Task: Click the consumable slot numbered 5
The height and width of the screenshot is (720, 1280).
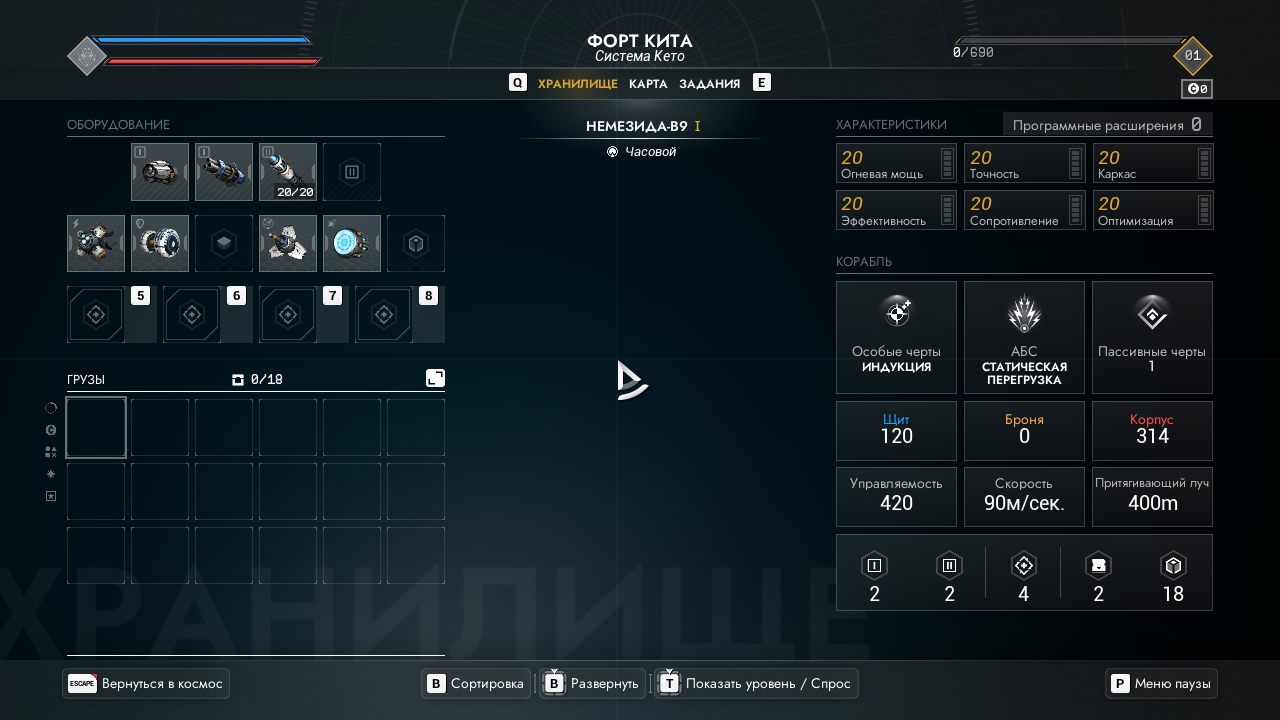Action: (x=96, y=314)
